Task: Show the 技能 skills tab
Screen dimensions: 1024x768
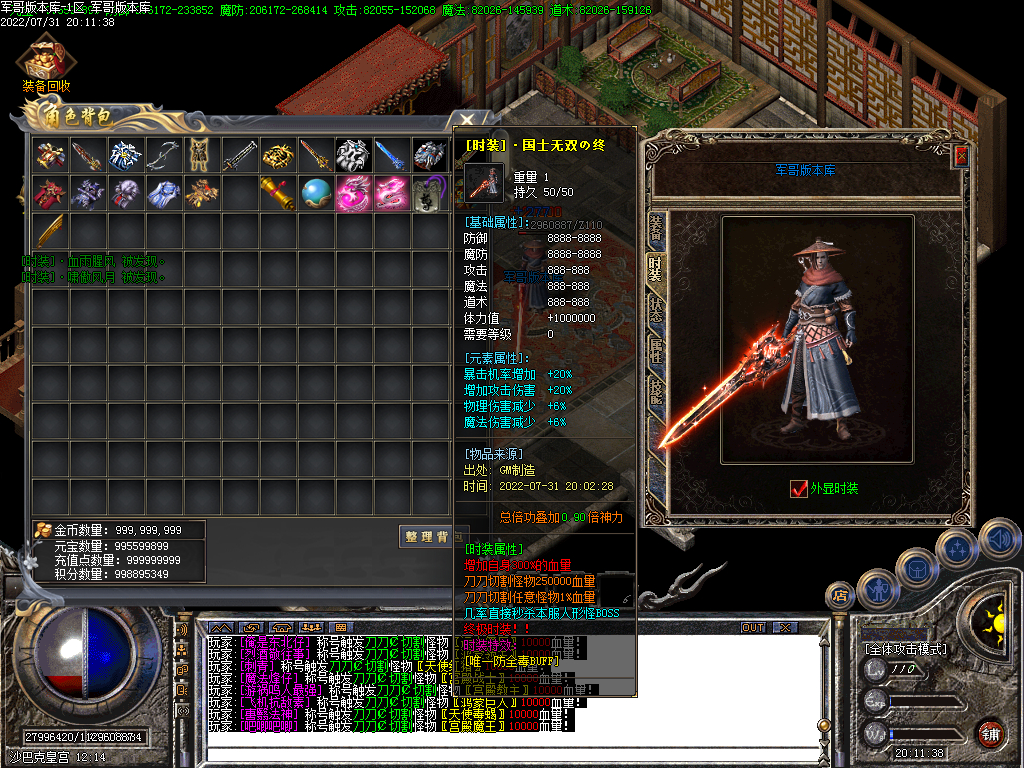Action: click(x=656, y=390)
